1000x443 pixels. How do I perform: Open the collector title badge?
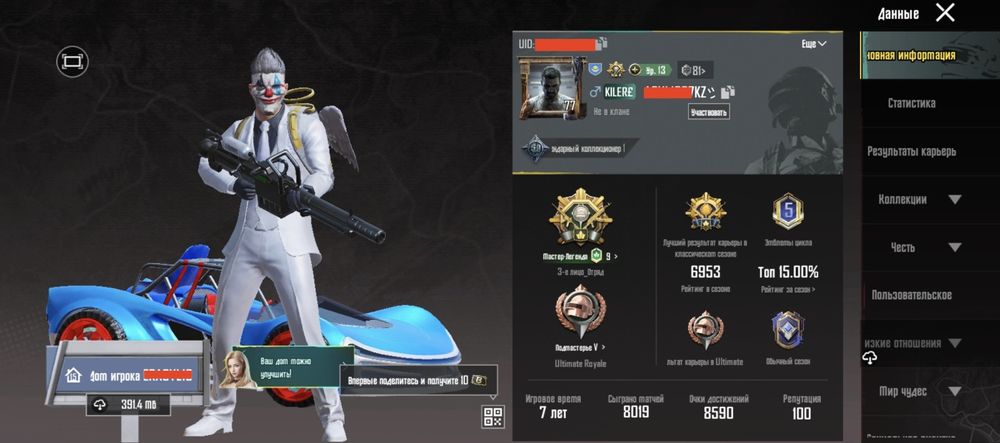pyautogui.click(x=577, y=148)
